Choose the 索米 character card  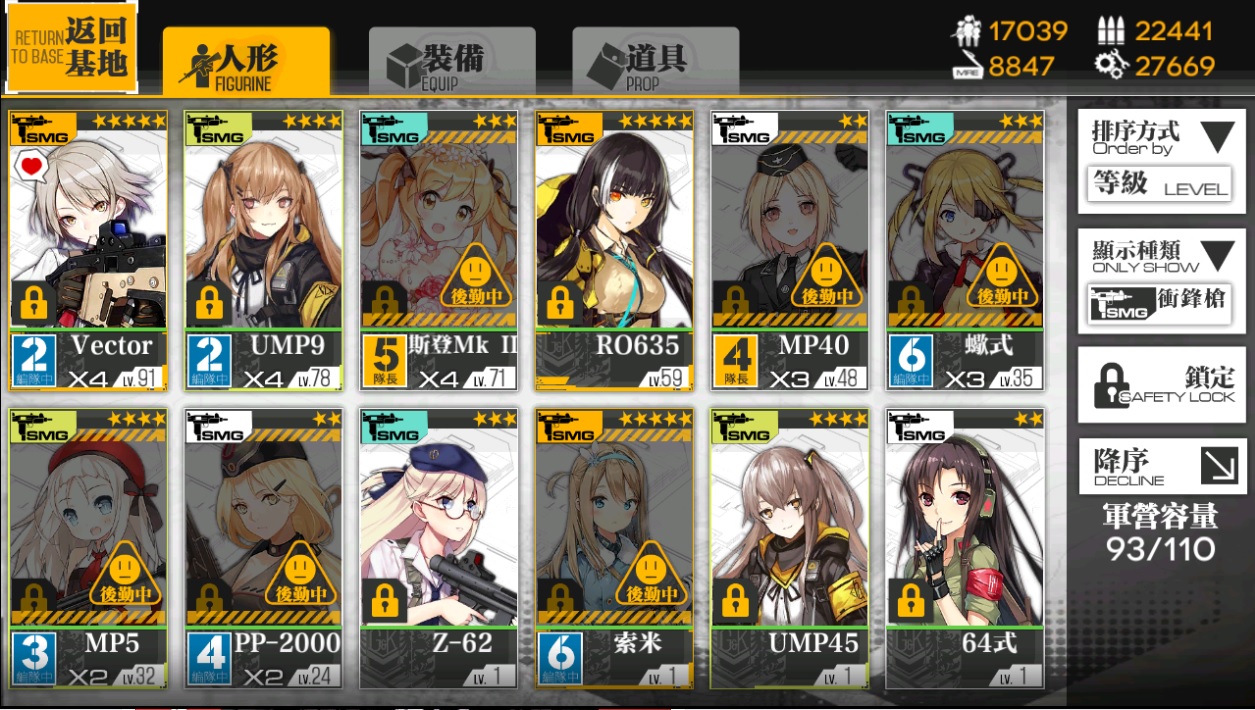(x=614, y=548)
